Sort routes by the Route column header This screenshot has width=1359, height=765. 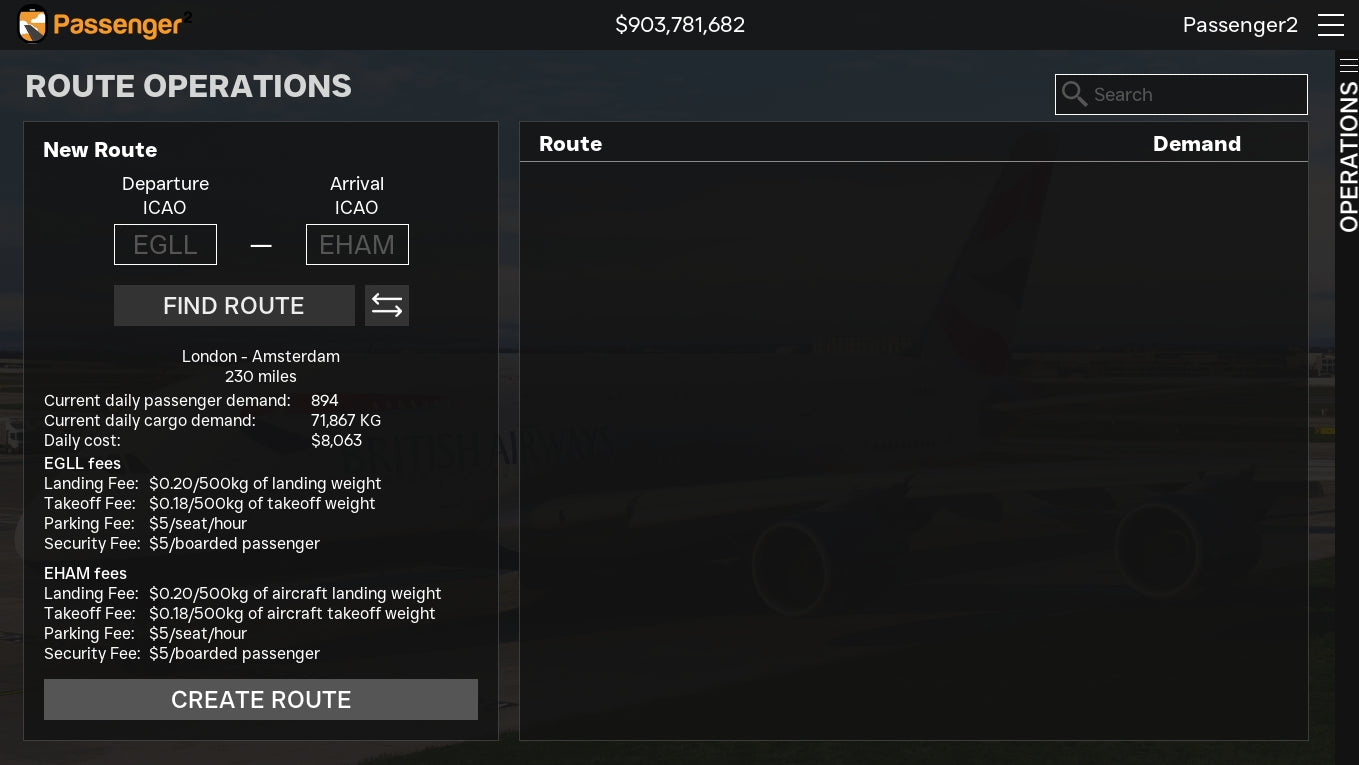click(570, 144)
